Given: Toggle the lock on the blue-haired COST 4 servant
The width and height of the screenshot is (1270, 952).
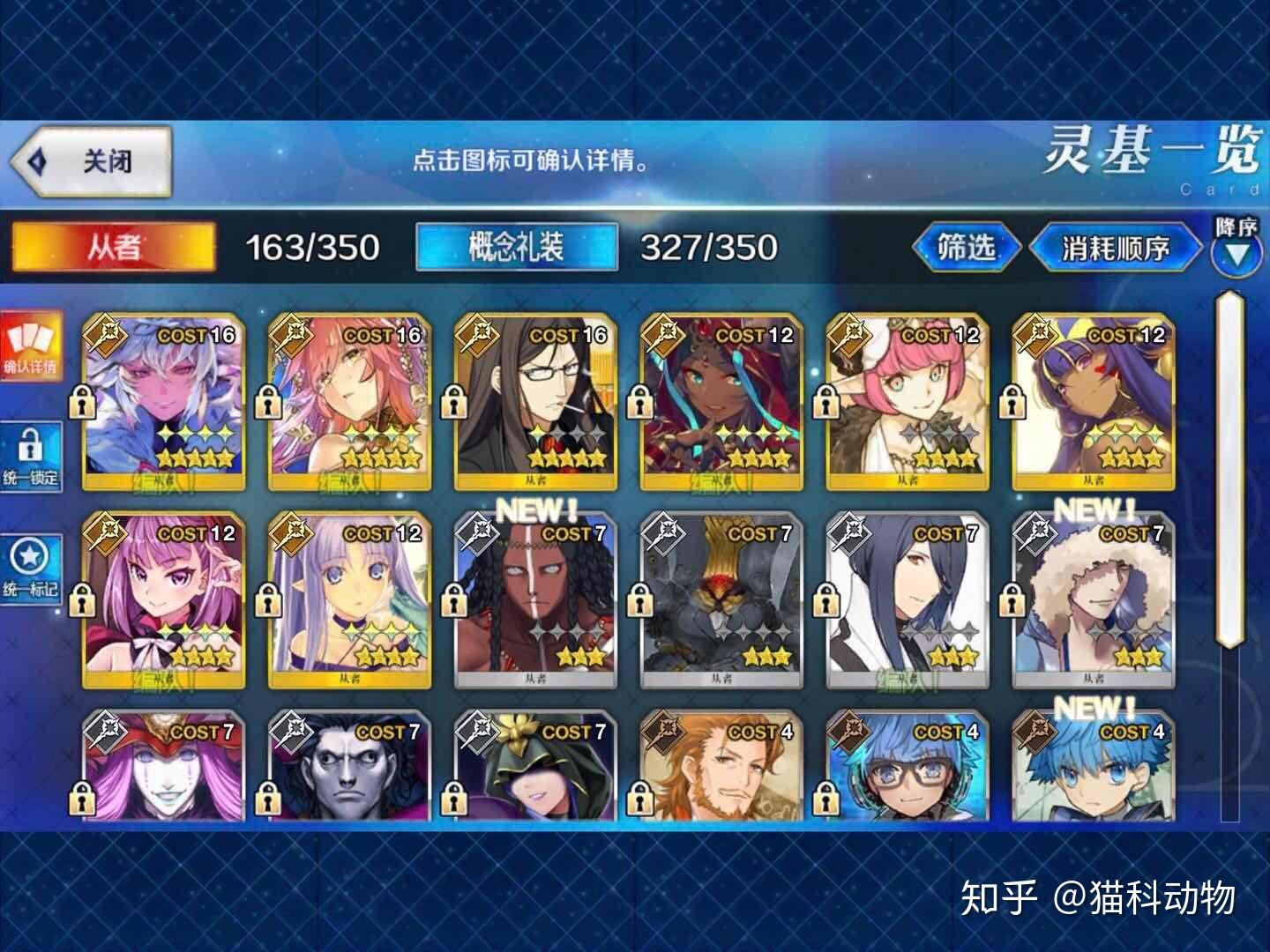Looking at the screenshot, I should pyautogui.click(x=826, y=798).
